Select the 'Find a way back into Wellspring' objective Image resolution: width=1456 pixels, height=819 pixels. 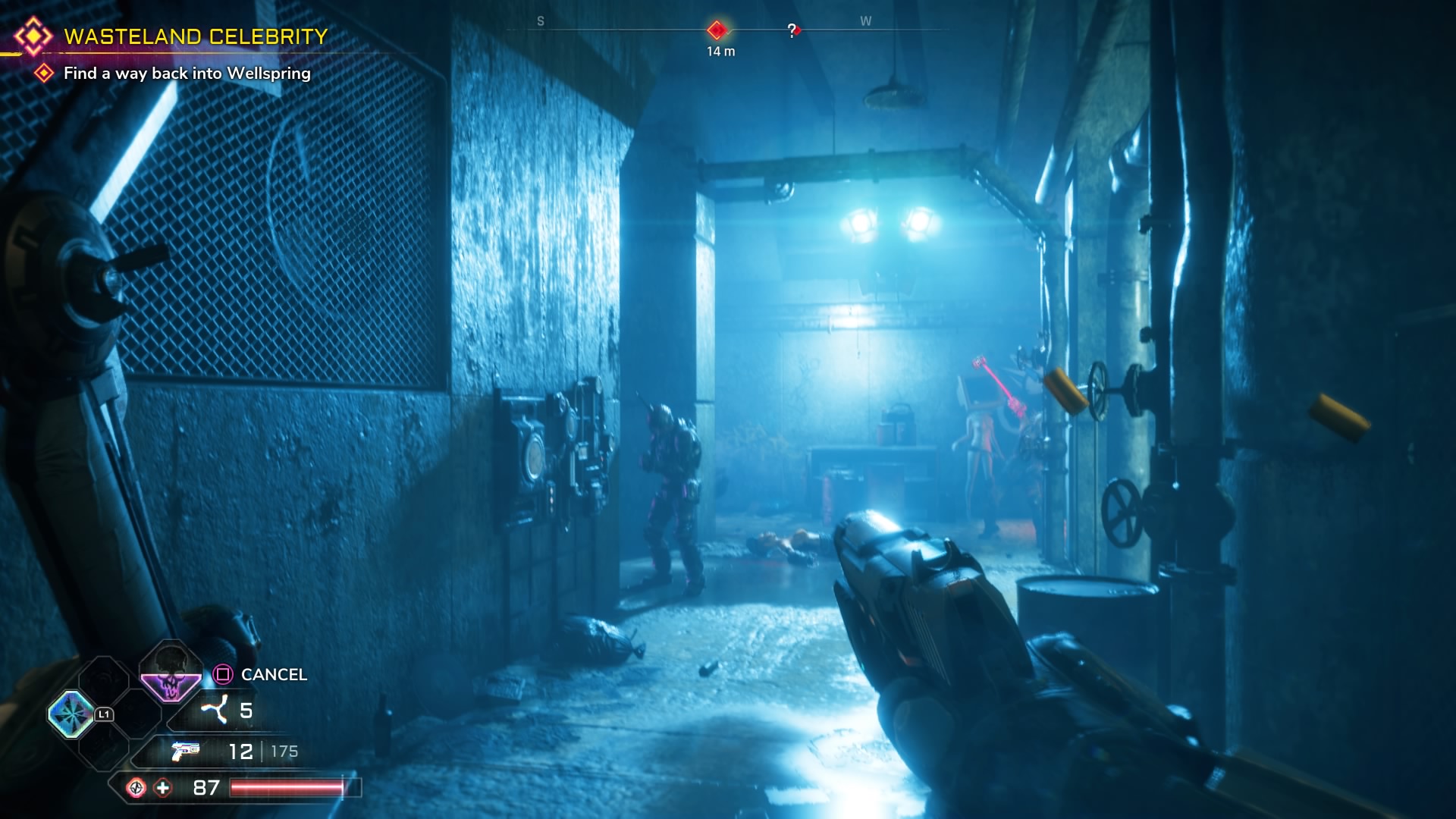point(187,74)
